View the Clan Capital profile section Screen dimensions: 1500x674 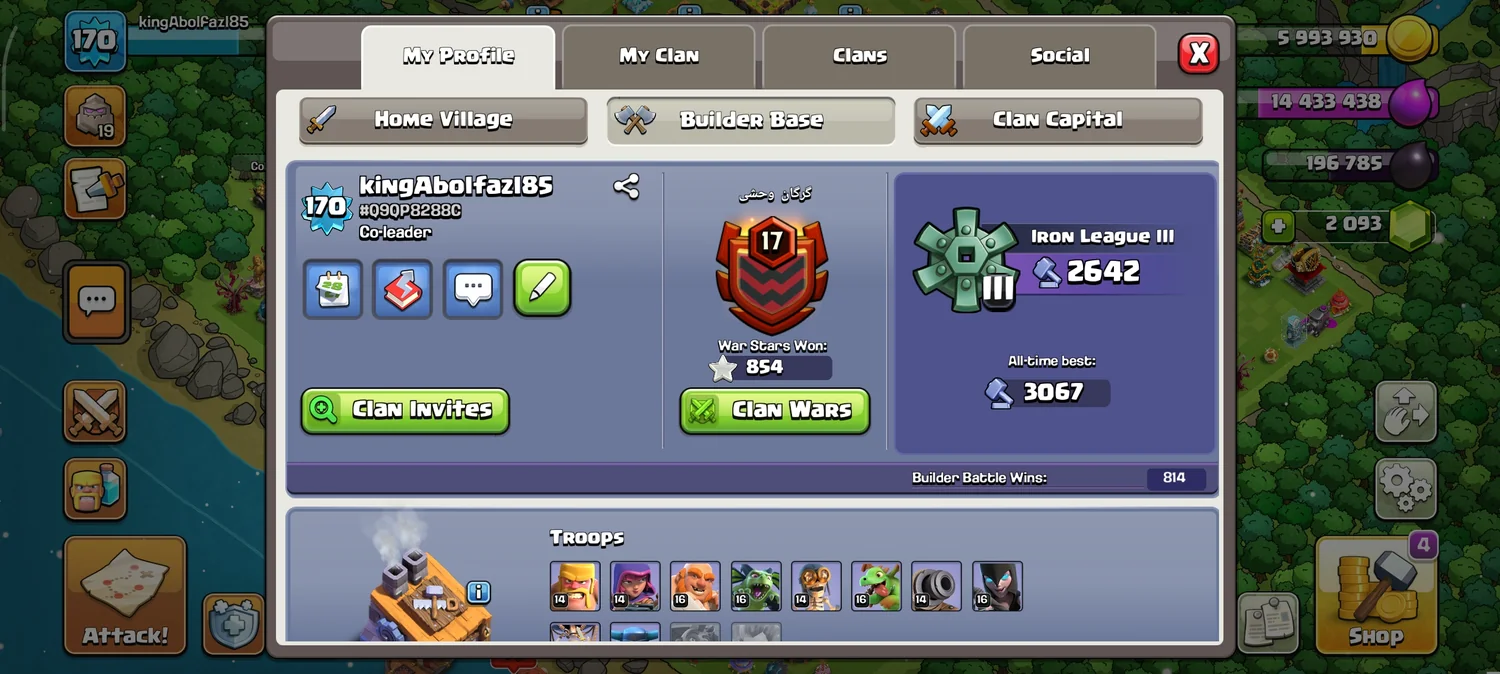point(1057,120)
